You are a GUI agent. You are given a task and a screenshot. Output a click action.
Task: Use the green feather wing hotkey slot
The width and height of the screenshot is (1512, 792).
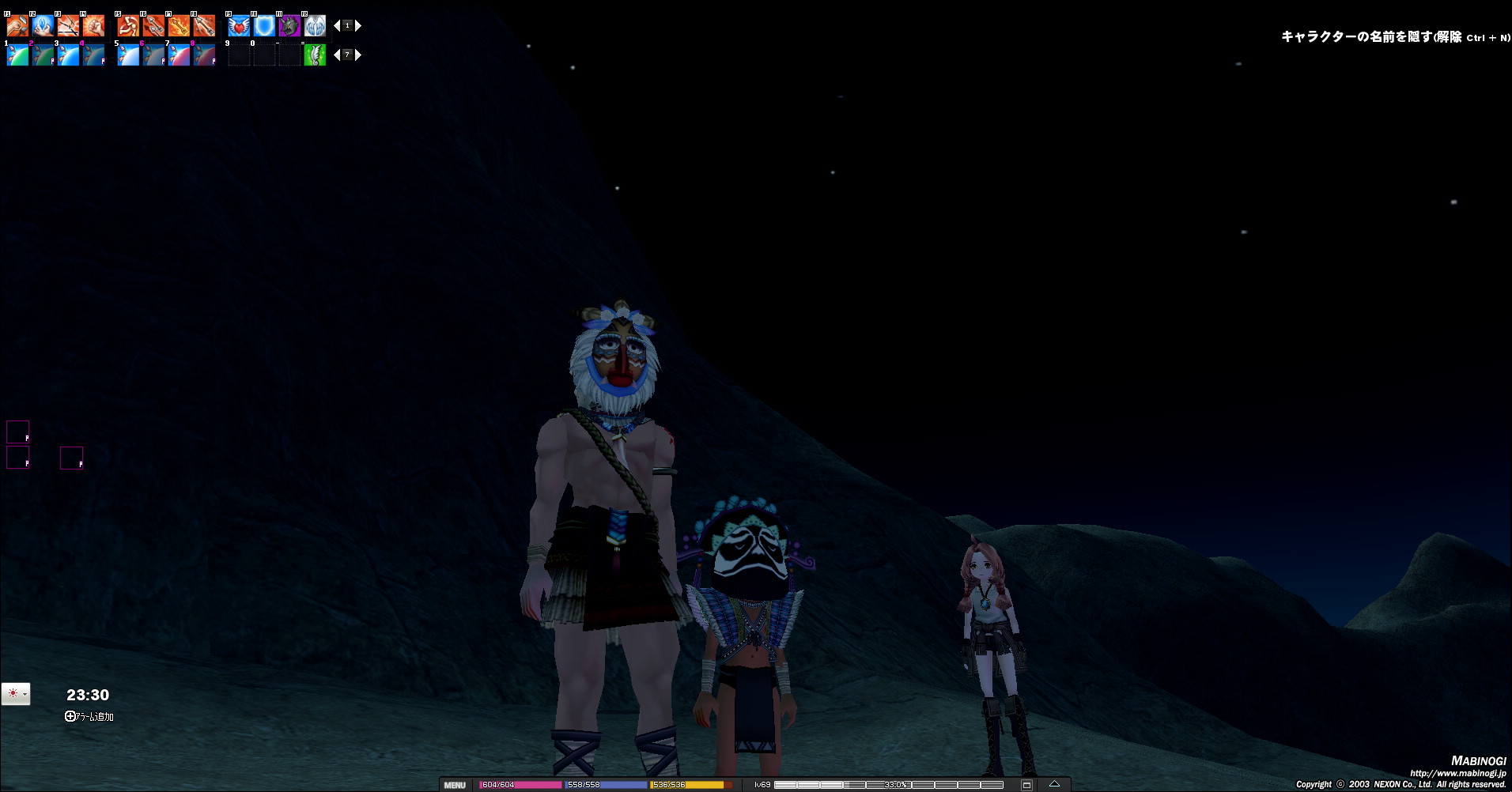(315, 55)
